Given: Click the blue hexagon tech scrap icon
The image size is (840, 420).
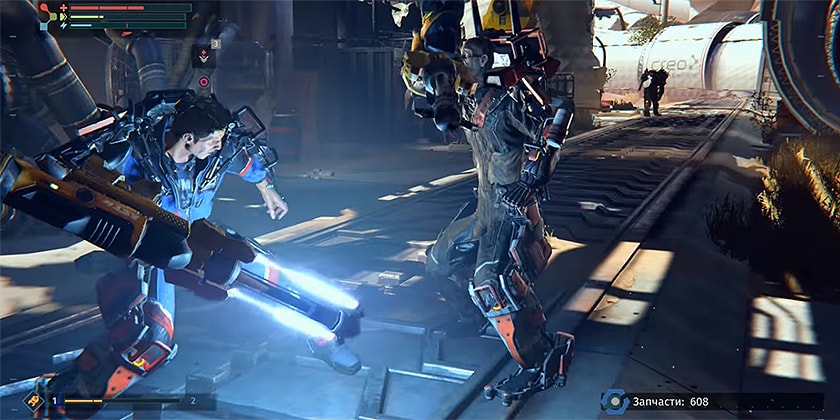Looking at the screenshot, I should (614, 401).
